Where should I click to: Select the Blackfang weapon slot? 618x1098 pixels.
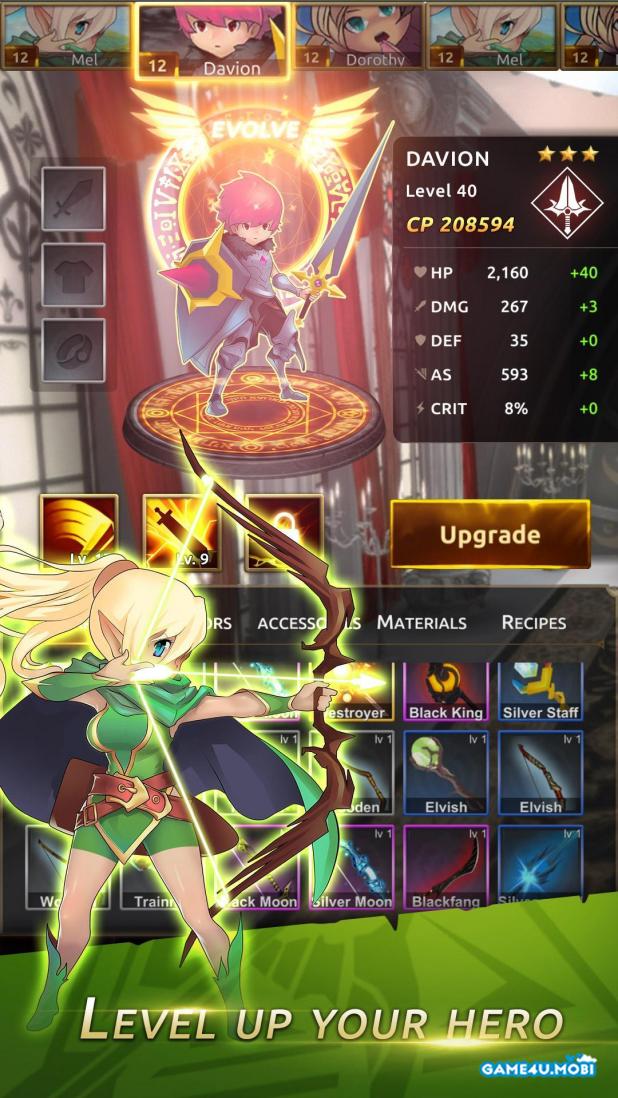tap(445, 866)
